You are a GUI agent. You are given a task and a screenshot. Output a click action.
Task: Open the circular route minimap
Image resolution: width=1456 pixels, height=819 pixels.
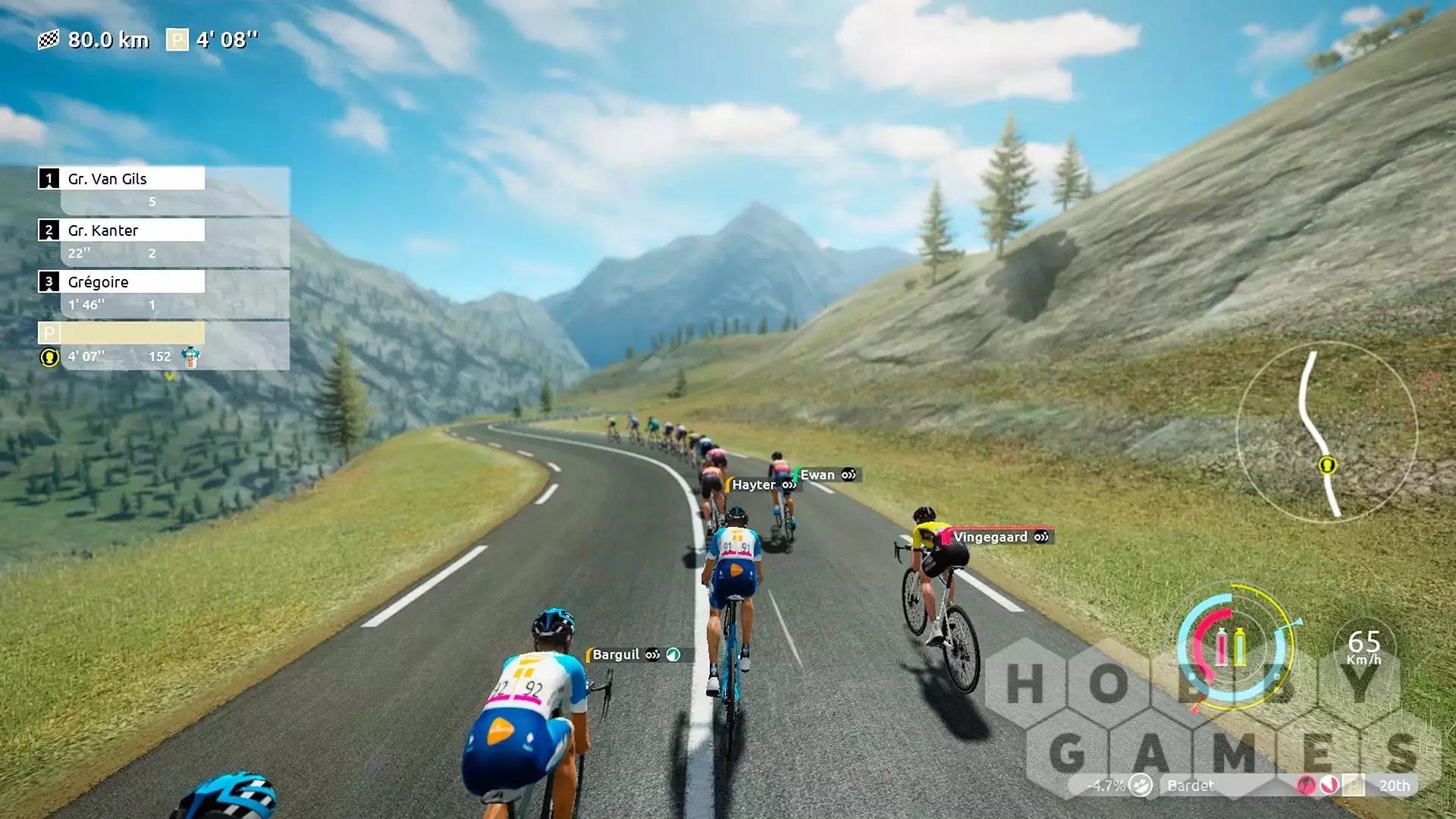[1326, 432]
